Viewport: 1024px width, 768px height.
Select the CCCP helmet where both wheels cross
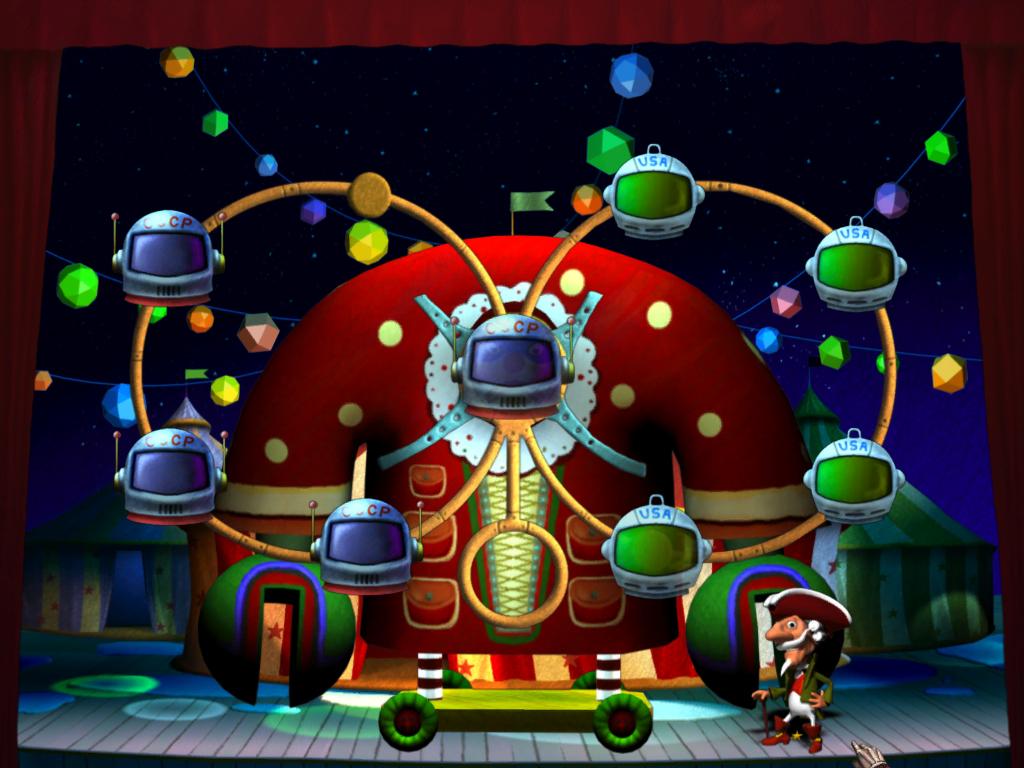click(x=512, y=364)
